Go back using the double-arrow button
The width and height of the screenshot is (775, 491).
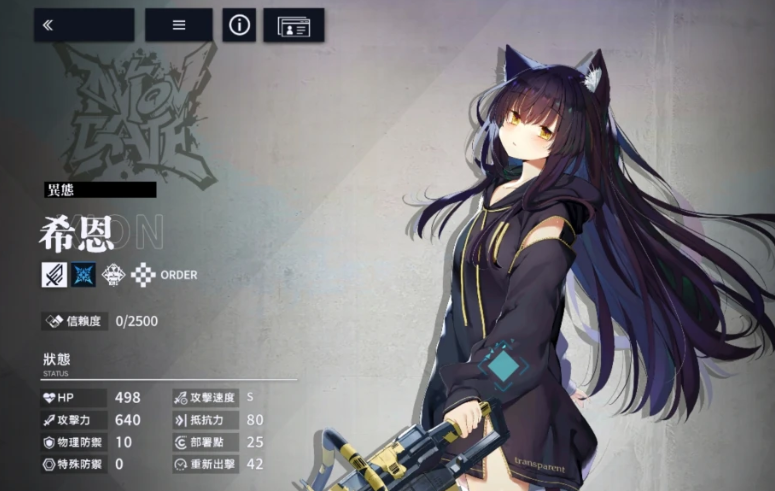click(x=84, y=25)
